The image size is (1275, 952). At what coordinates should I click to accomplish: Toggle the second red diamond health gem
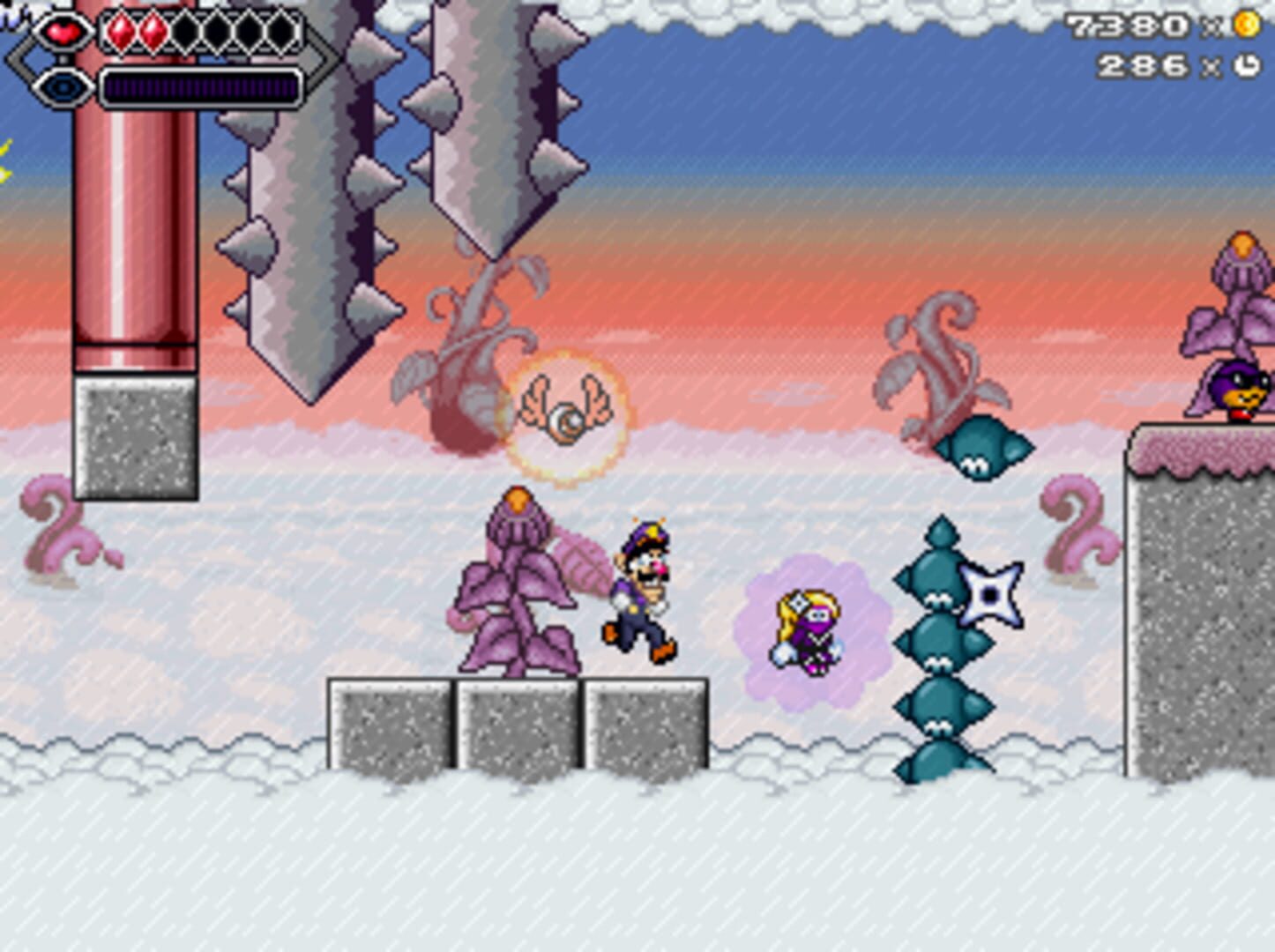click(x=152, y=30)
